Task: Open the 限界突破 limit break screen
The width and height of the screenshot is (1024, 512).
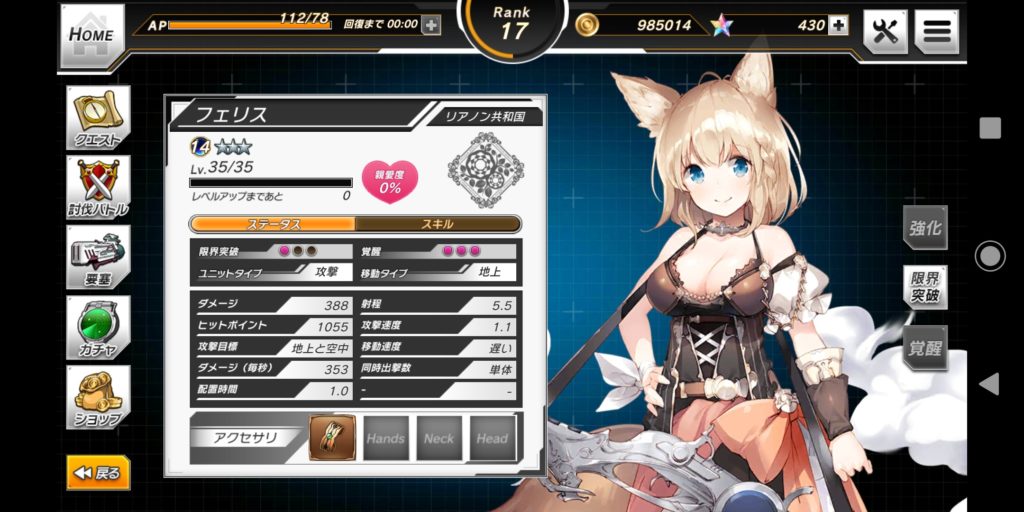Action: pos(925,288)
